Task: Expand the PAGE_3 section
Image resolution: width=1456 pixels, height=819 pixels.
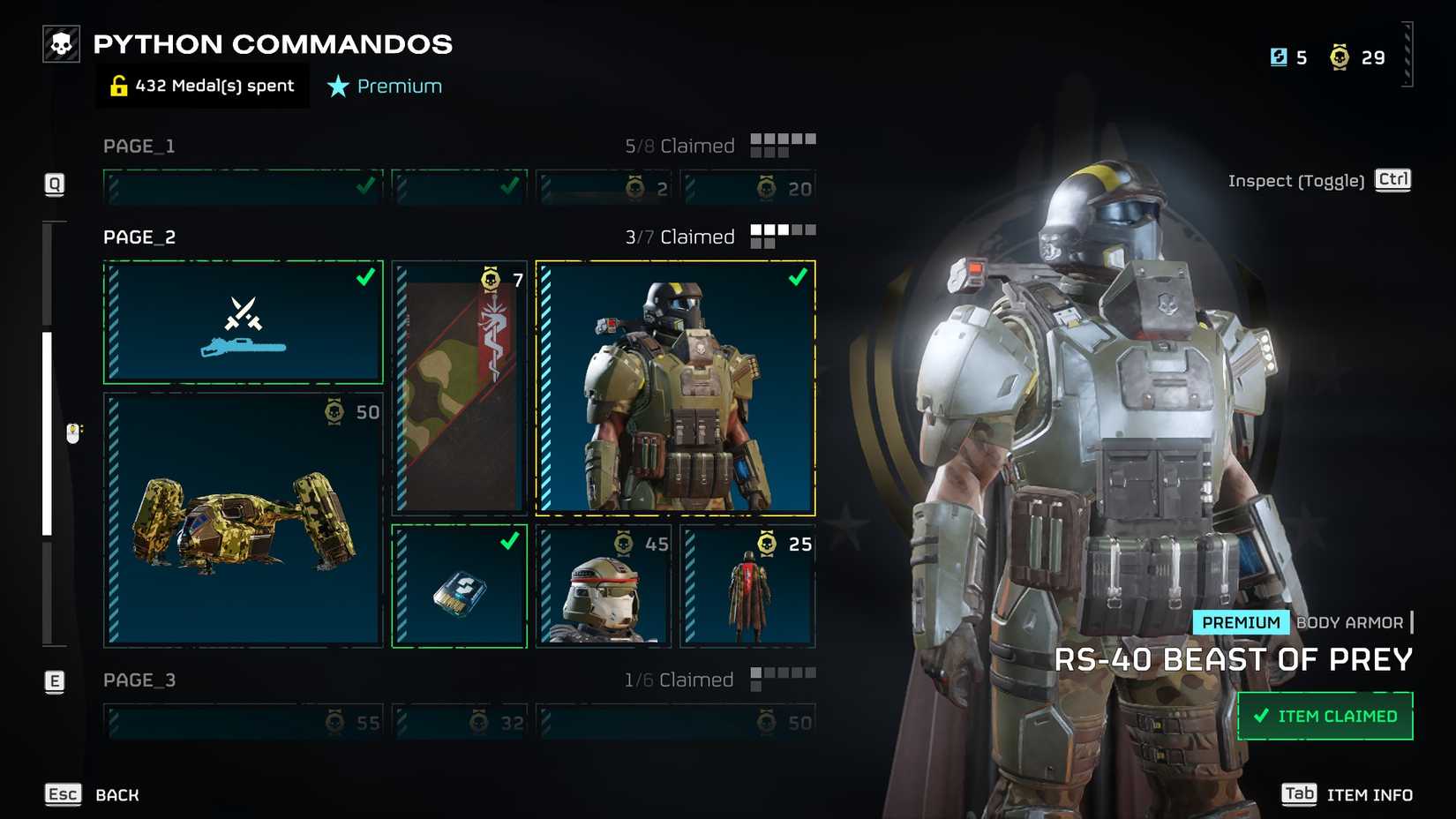Action: (139, 680)
